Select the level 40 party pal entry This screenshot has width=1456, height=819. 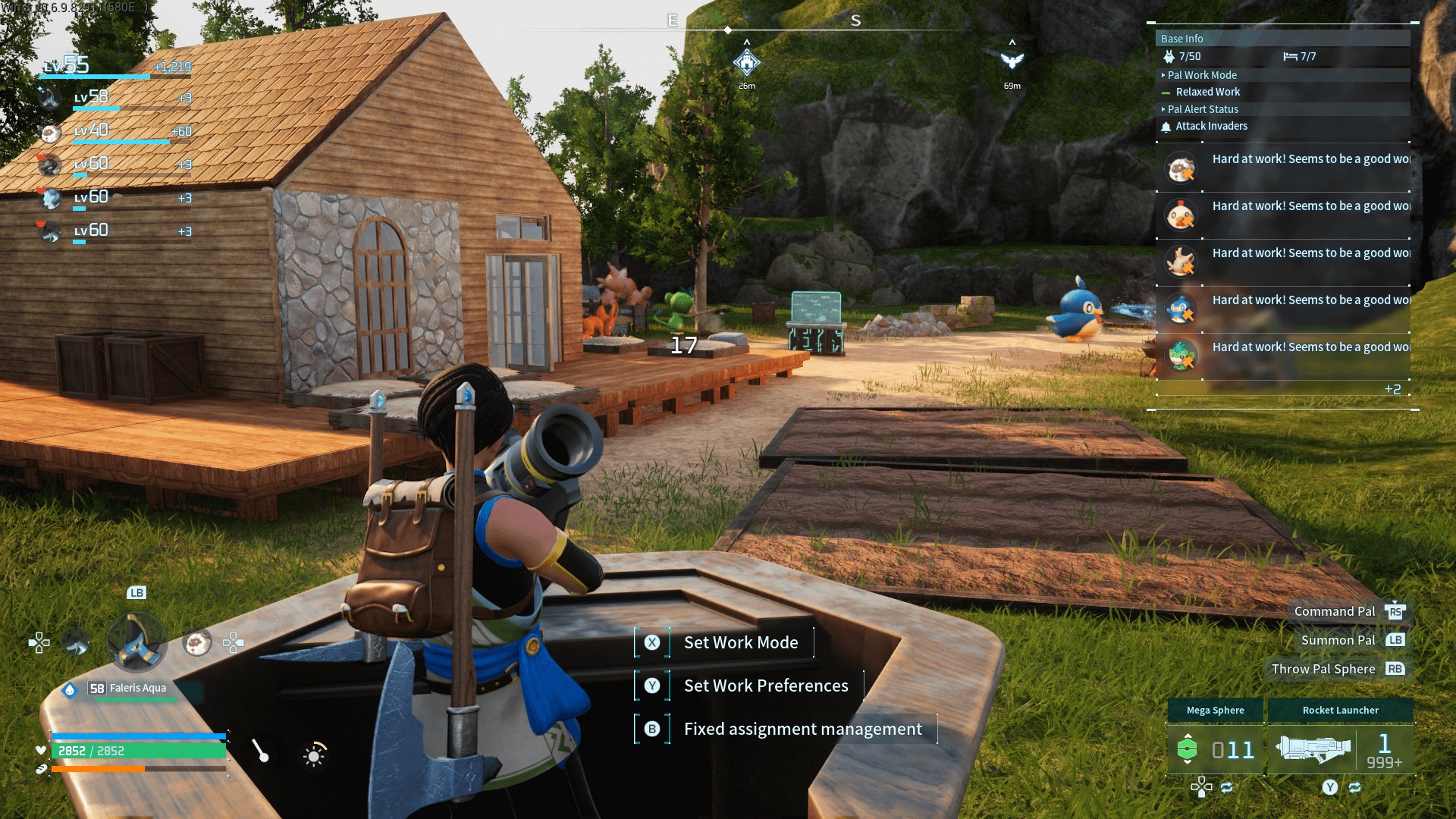(x=114, y=131)
